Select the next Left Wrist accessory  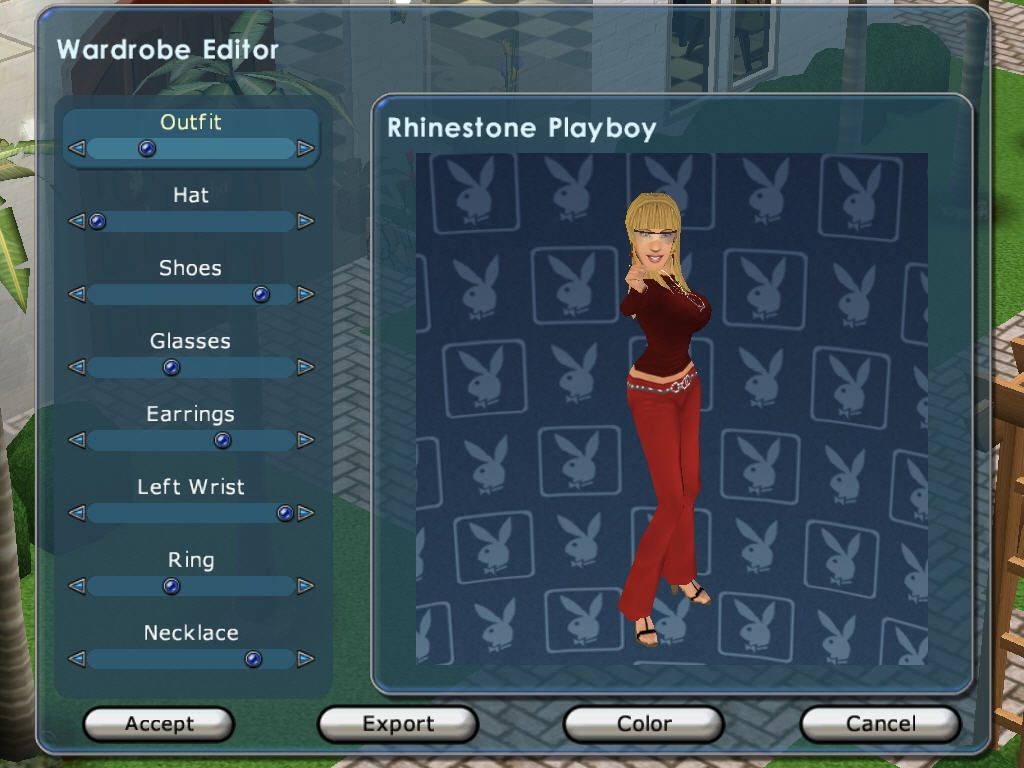pos(305,514)
